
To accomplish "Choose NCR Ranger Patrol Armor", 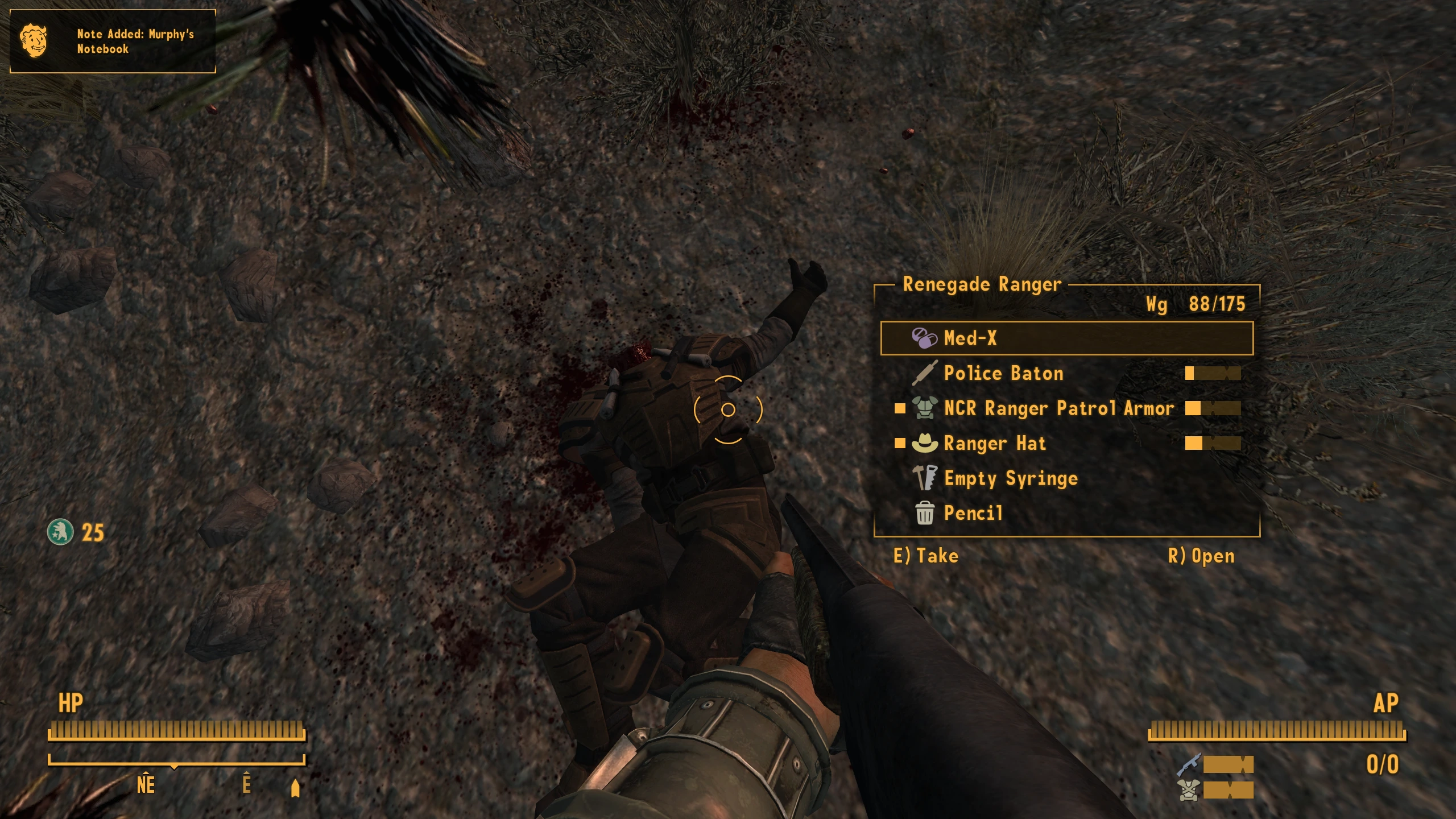I will pos(1058,408).
